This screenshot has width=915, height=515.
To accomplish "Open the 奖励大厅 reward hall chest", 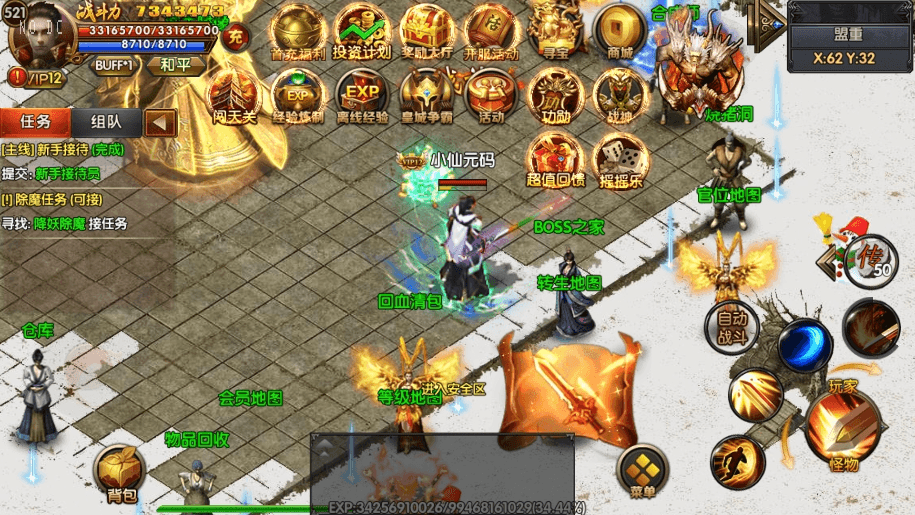I will [x=427, y=32].
